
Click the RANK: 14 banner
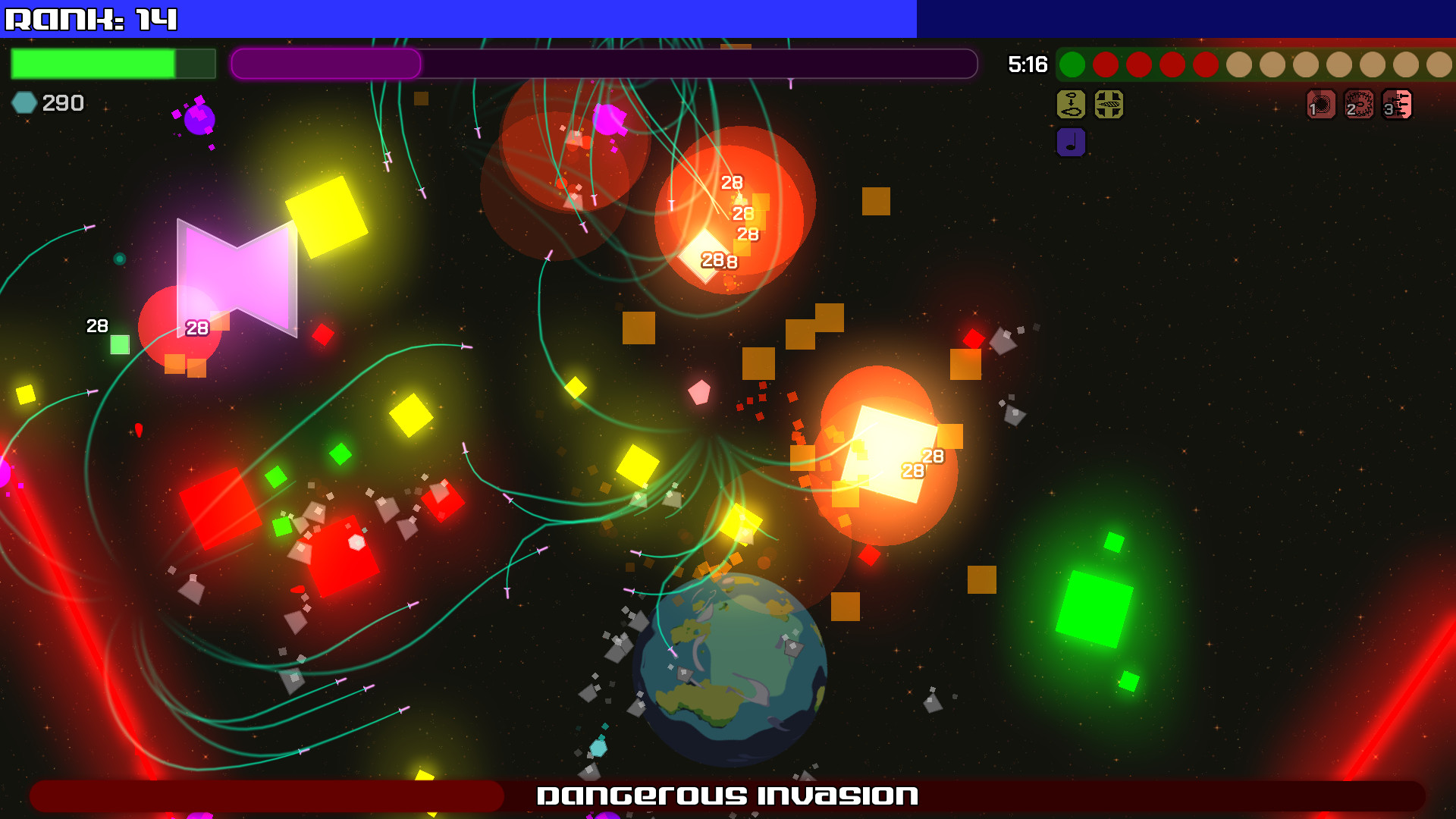coord(91,18)
